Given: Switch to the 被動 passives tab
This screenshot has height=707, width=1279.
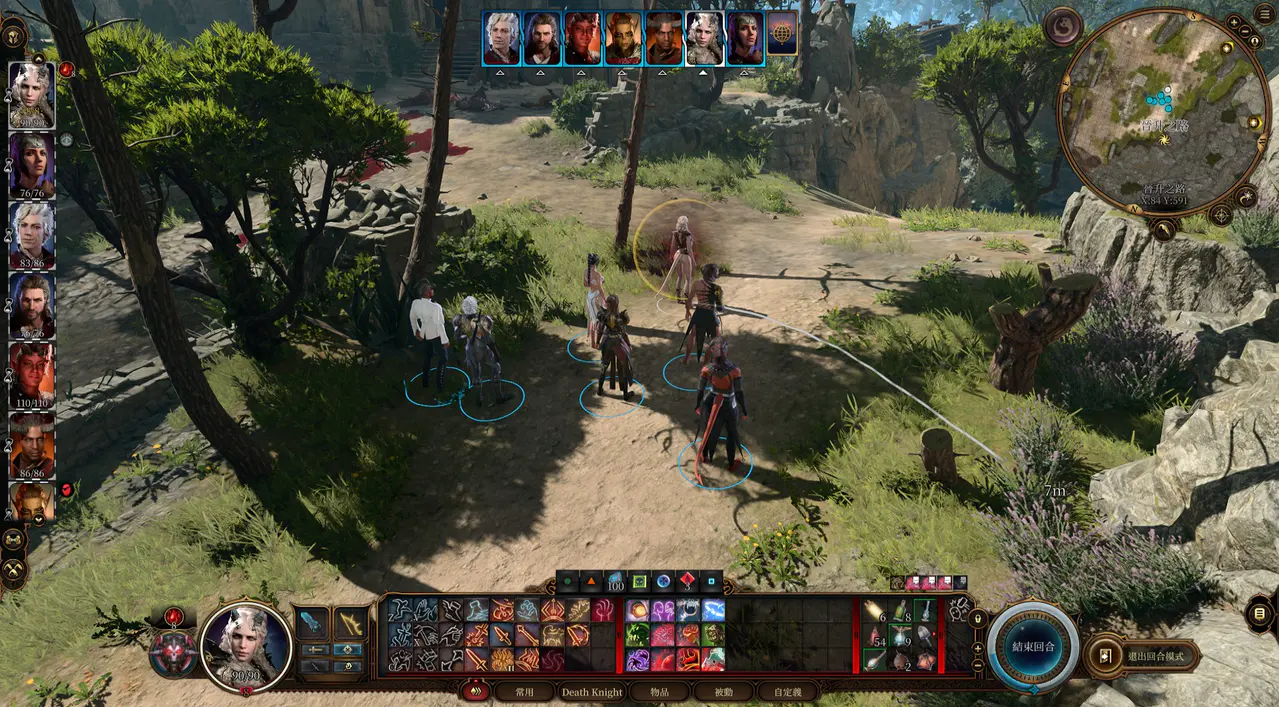Looking at the screenshot, I should point(722,691).
